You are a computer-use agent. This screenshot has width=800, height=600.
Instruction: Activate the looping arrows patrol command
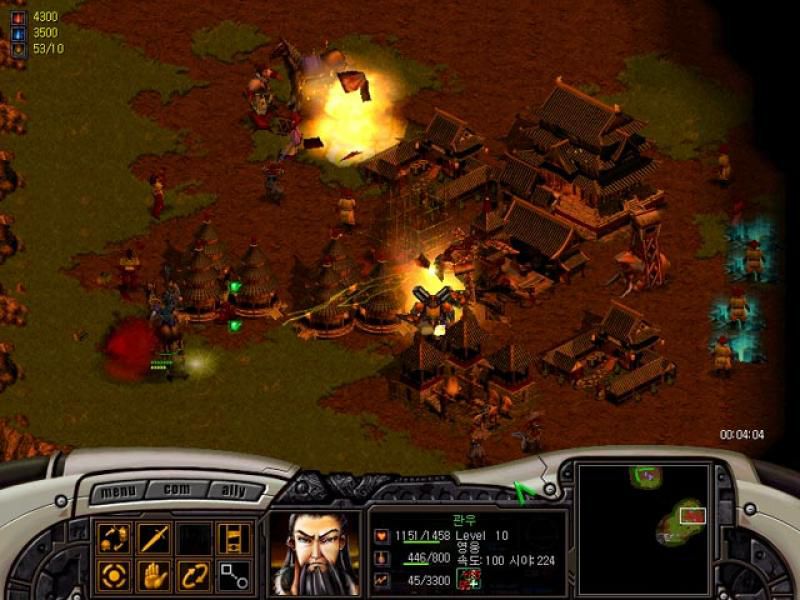coord(193,575)
